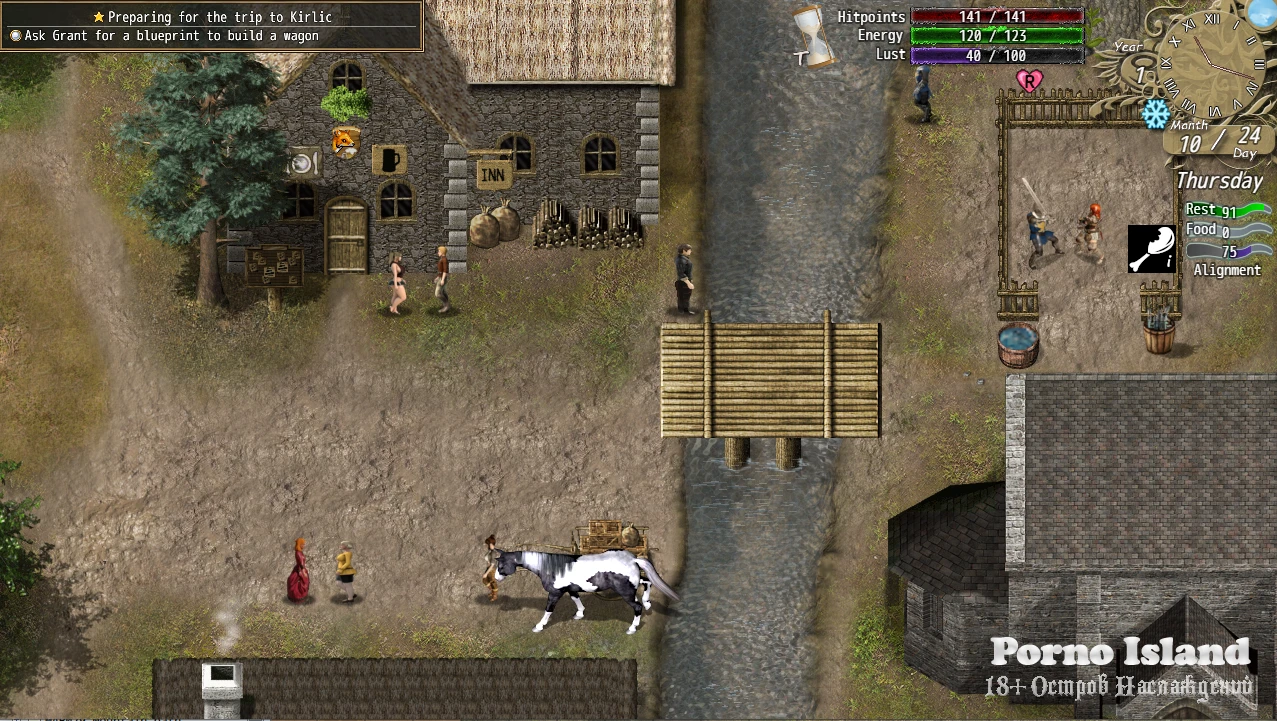Select the pink heart R icon
Viewport: 1277px width, 721px height.
[x=1027, y=80]
